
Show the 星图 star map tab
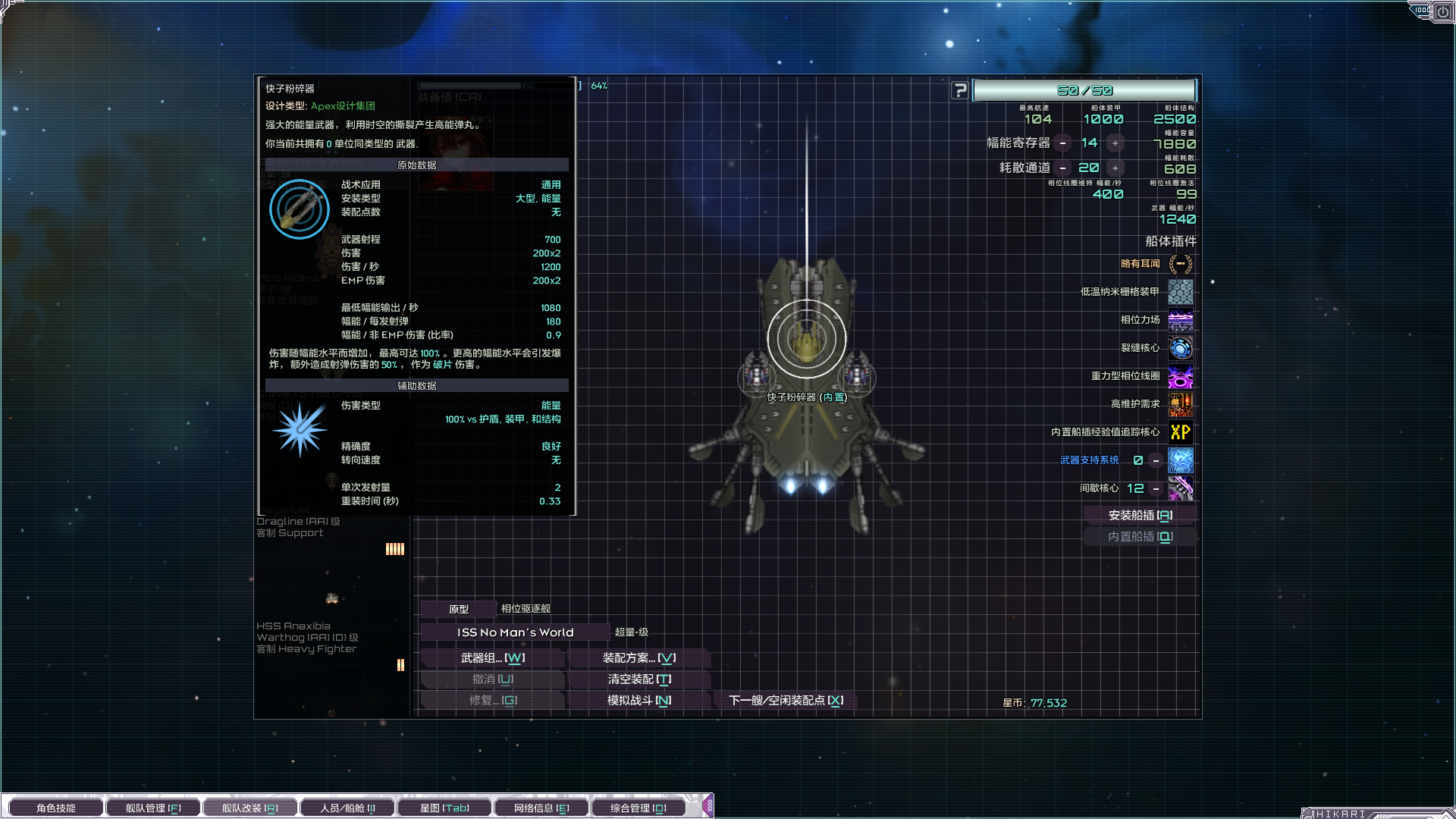tap(444, 808)
